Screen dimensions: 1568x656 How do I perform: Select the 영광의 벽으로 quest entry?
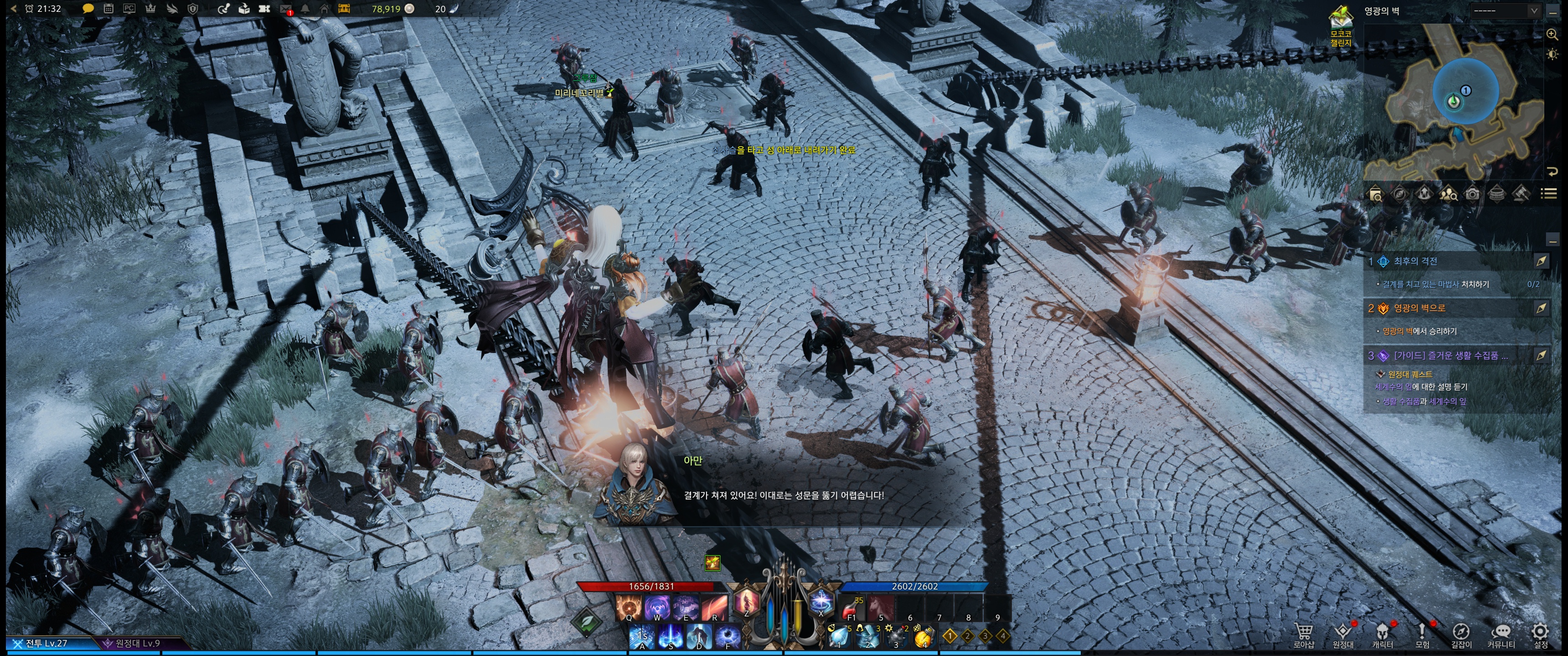click(x=1419, y=308)
